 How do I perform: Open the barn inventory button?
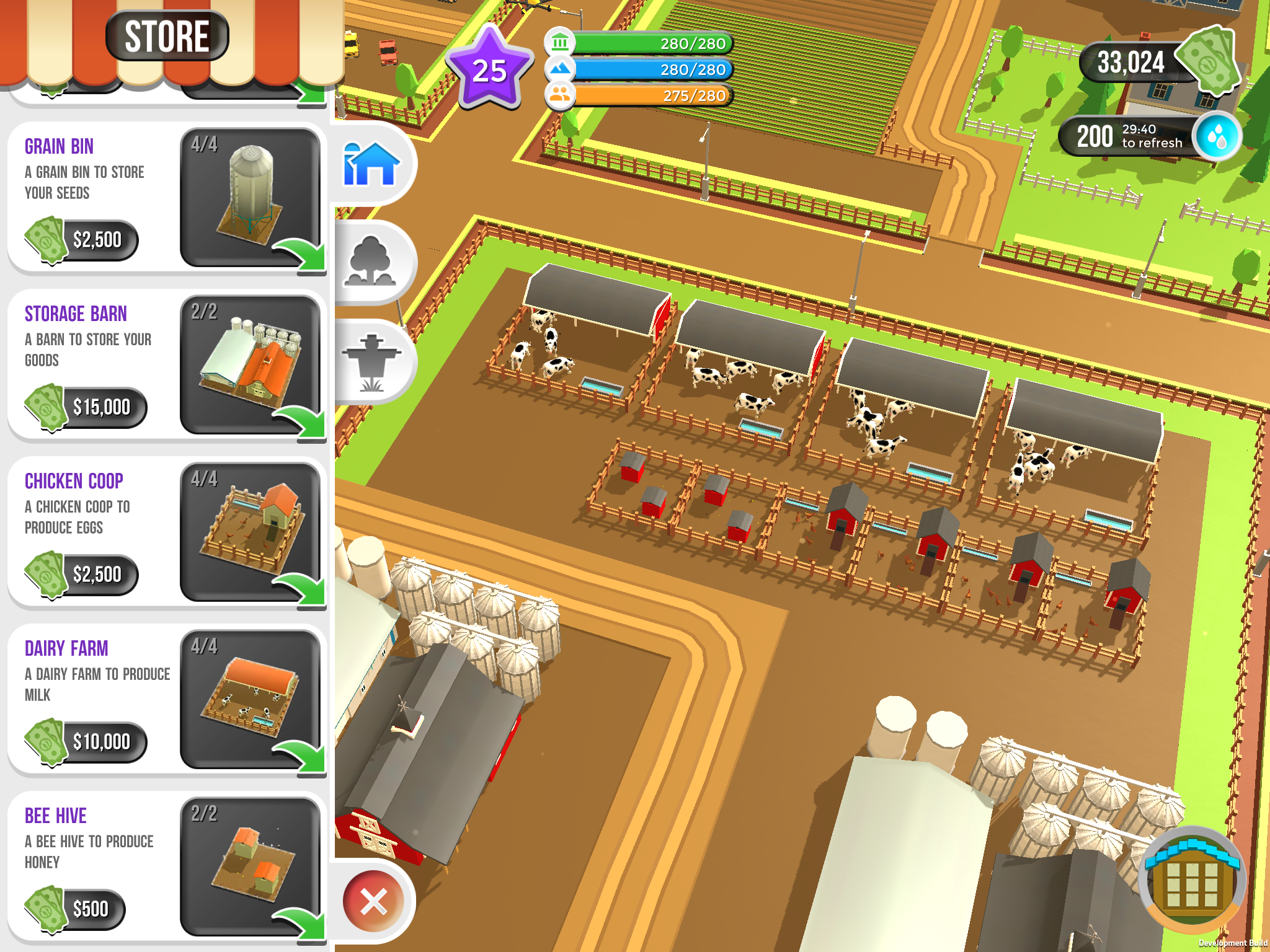pyautogui.click(x=1192, y=880)
